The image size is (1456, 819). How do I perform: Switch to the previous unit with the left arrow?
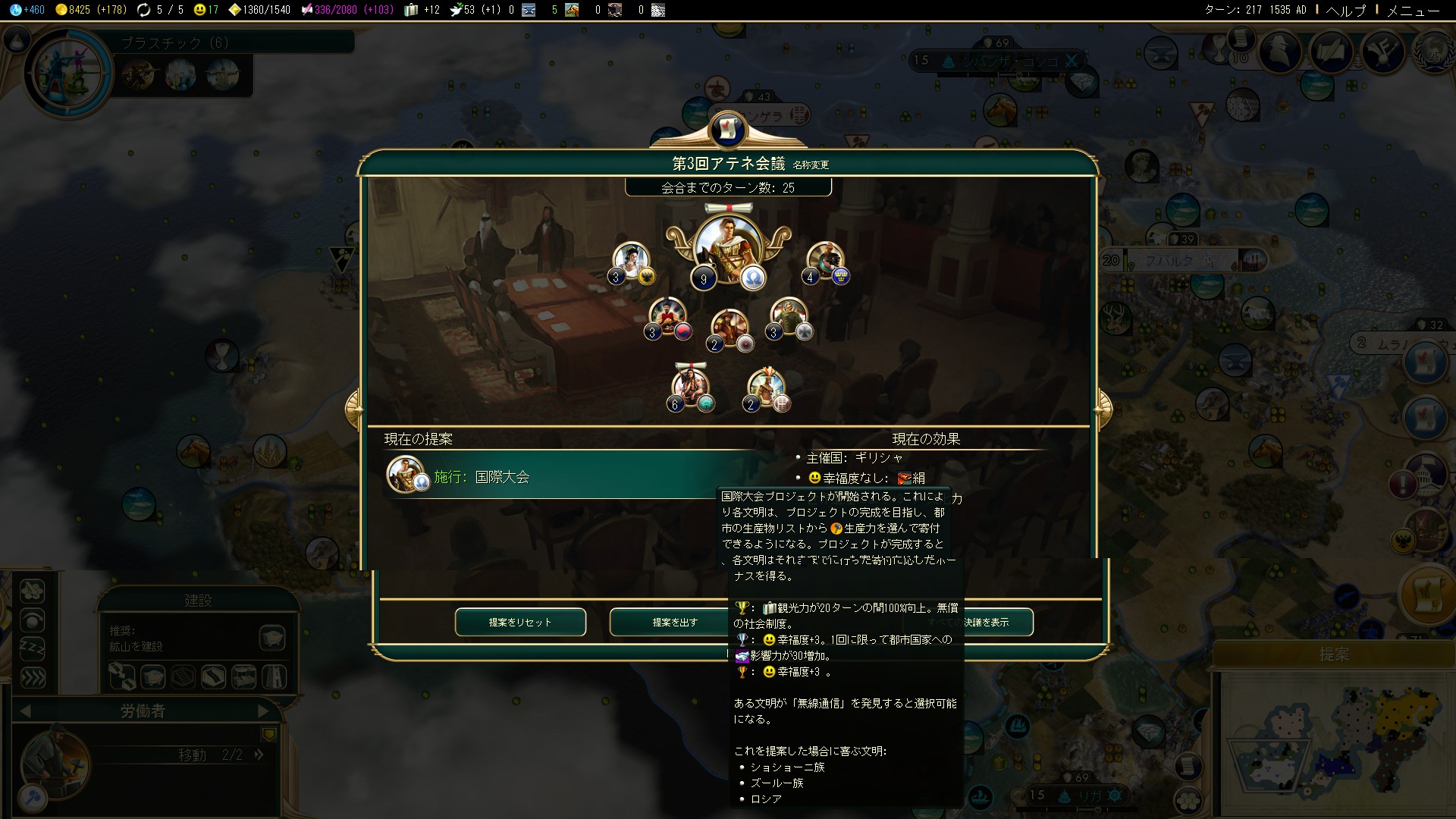(x=25, y=711)
